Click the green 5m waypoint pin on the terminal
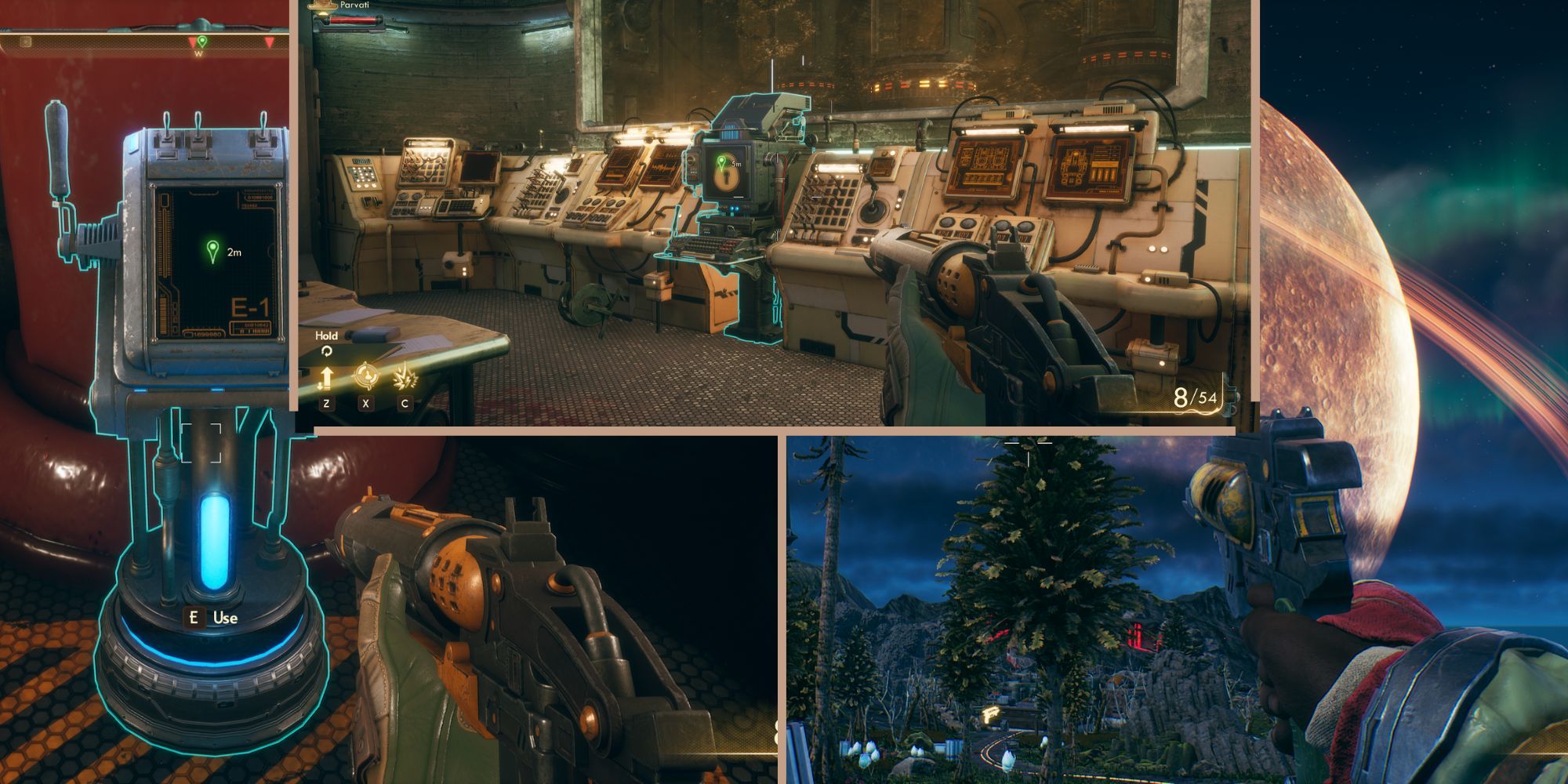Viewport: 1568px width, 784px height. [x=721, y=162]
